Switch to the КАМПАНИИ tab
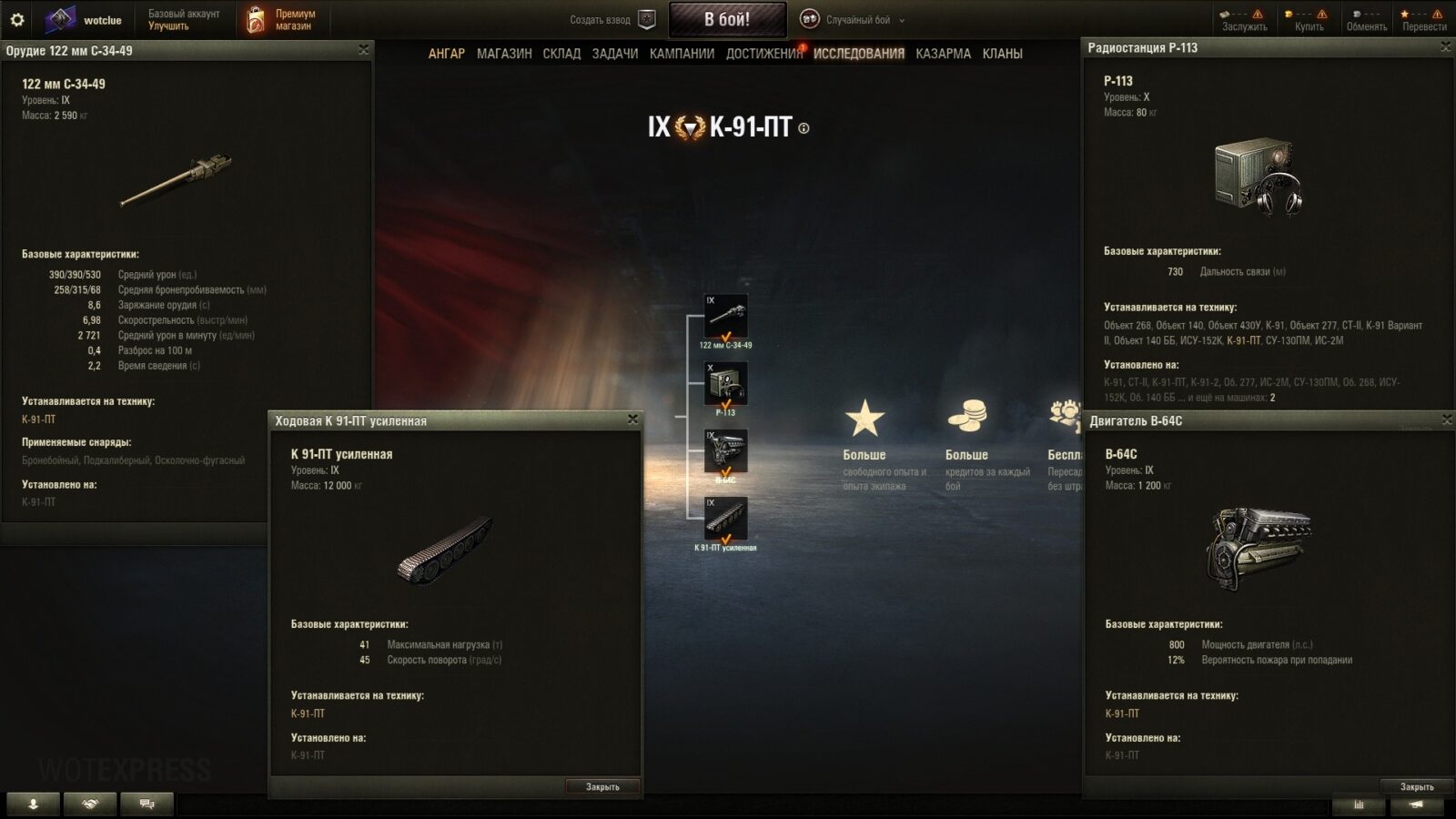1456x819 pixels. click(x=682, y=54)
